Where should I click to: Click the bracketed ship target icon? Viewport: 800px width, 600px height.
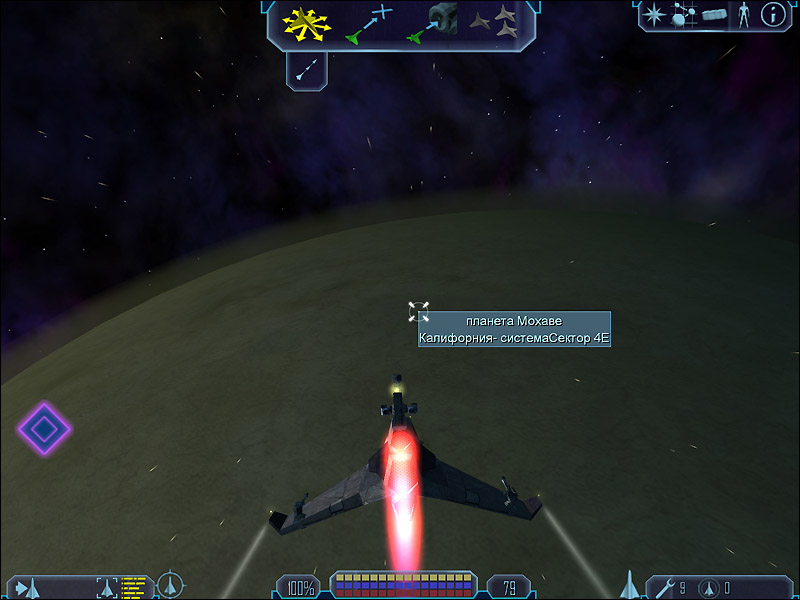click(107, 587)
